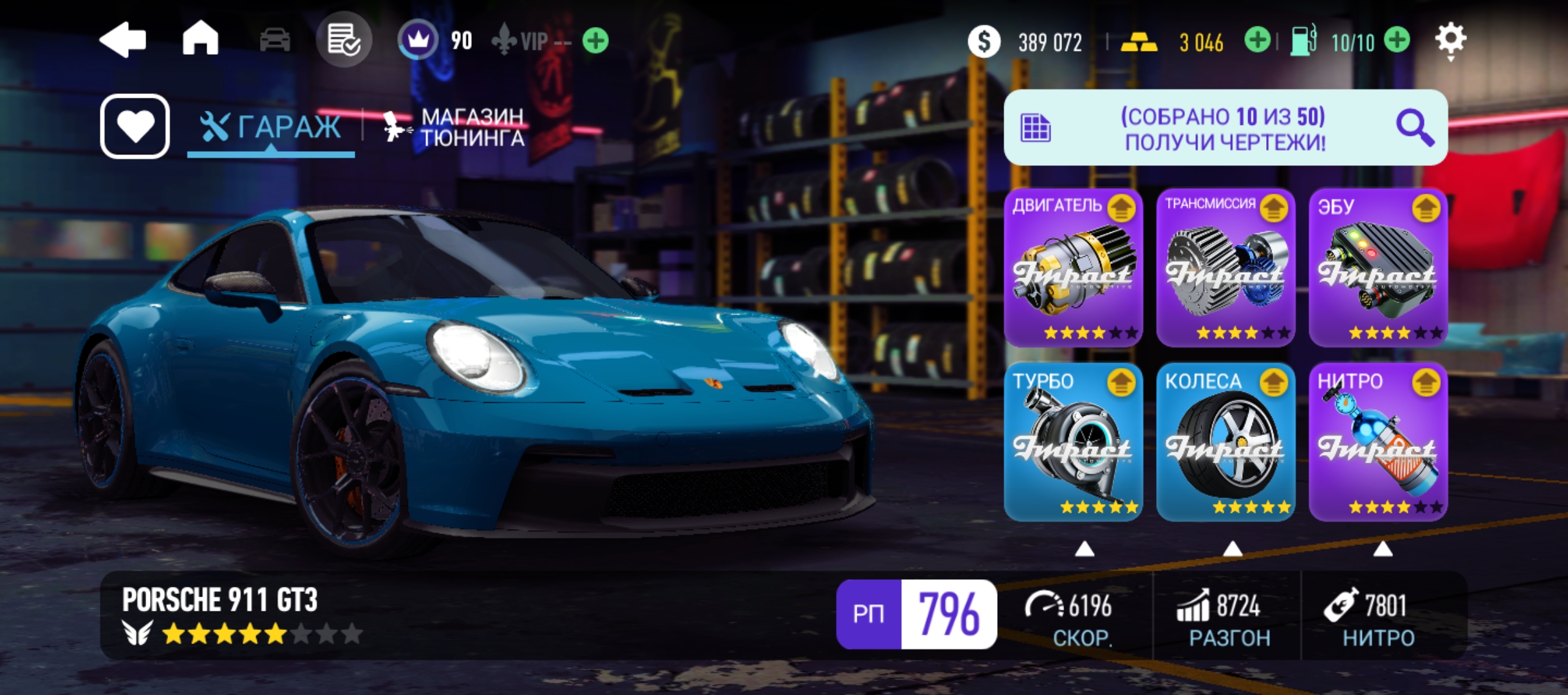The image size is (1568, 695).
Task: Choose the Колеса wheels card
Action: (1226, 443)
